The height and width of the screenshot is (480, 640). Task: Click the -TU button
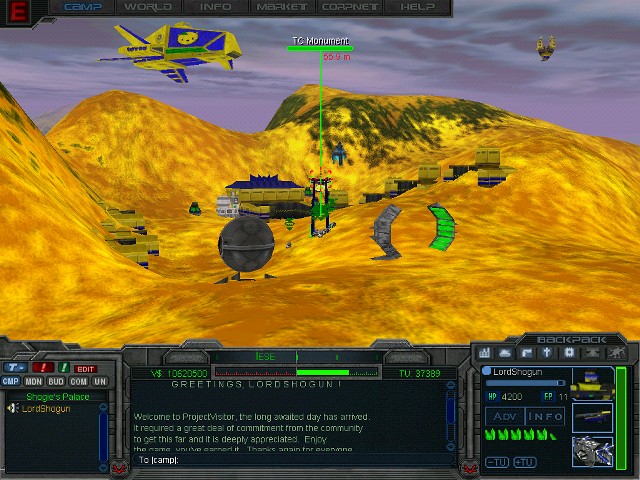pos(496,462)
